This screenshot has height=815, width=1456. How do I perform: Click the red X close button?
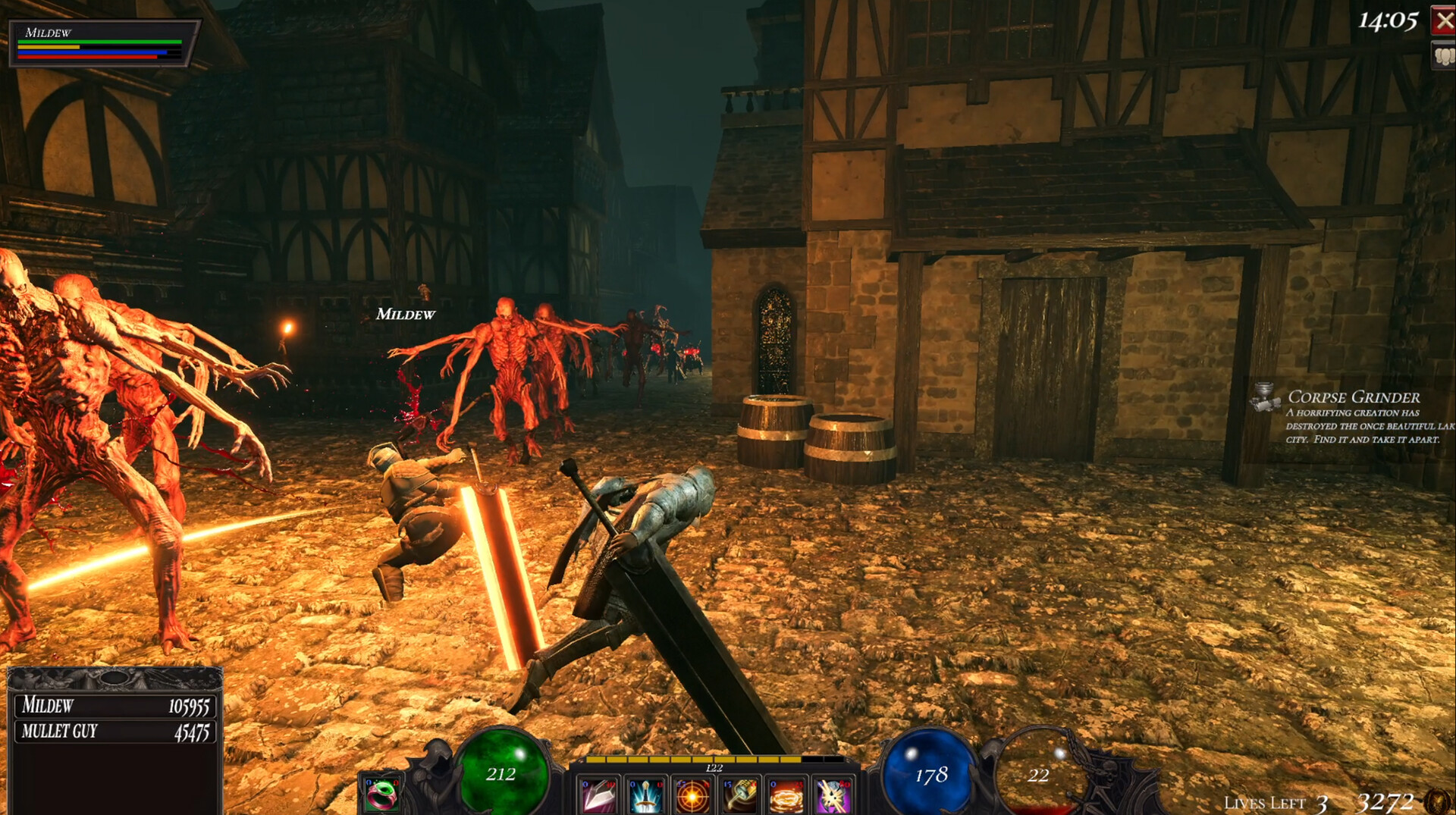pos(1443,20)
